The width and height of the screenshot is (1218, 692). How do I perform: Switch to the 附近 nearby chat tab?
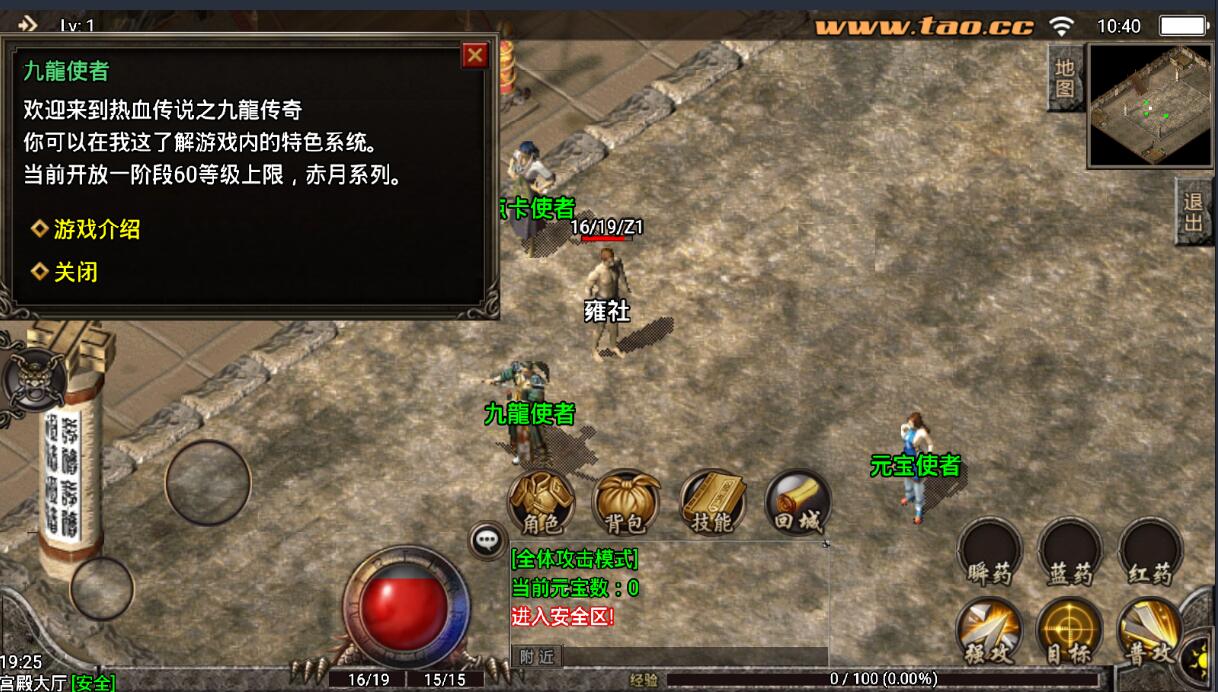538,656
